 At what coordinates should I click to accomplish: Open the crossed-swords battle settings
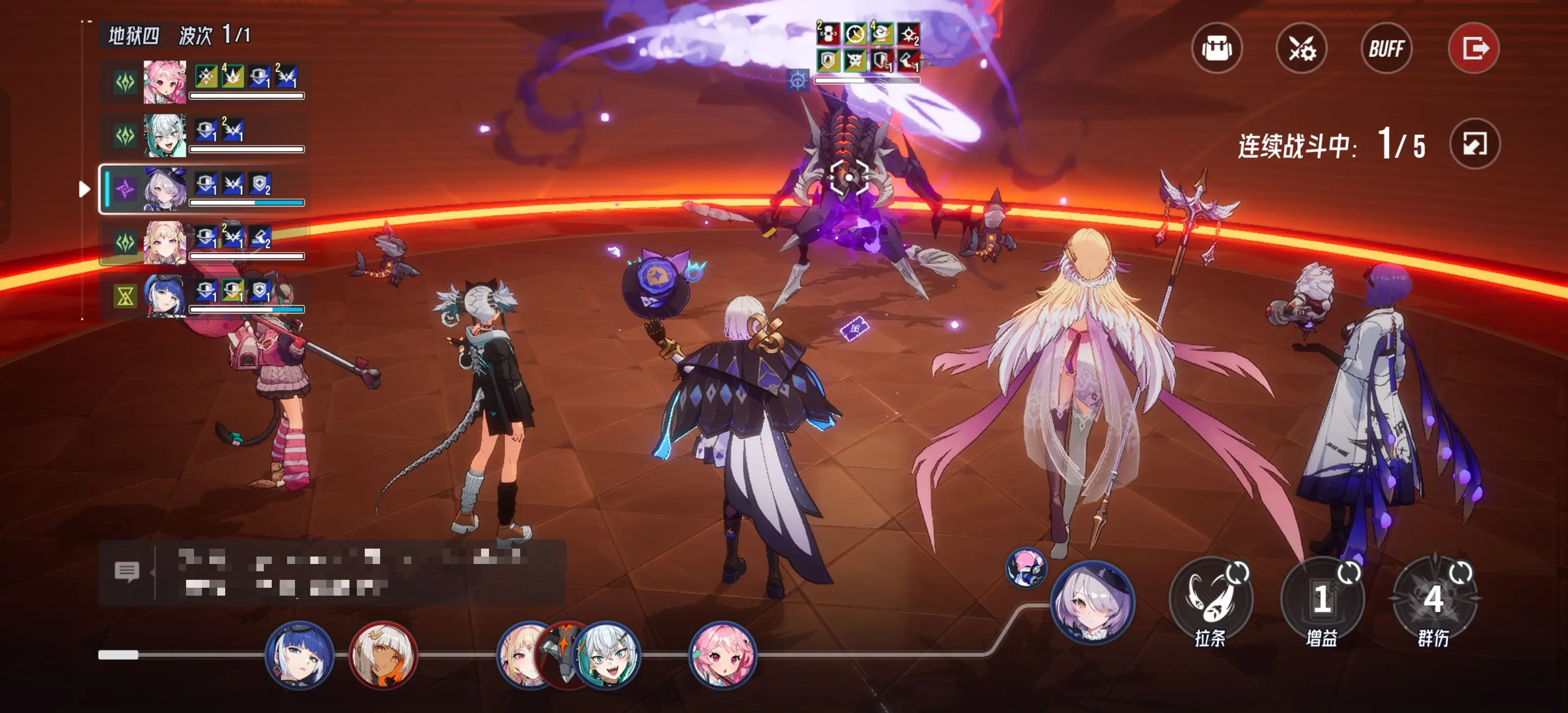(x=1301, y=48)
